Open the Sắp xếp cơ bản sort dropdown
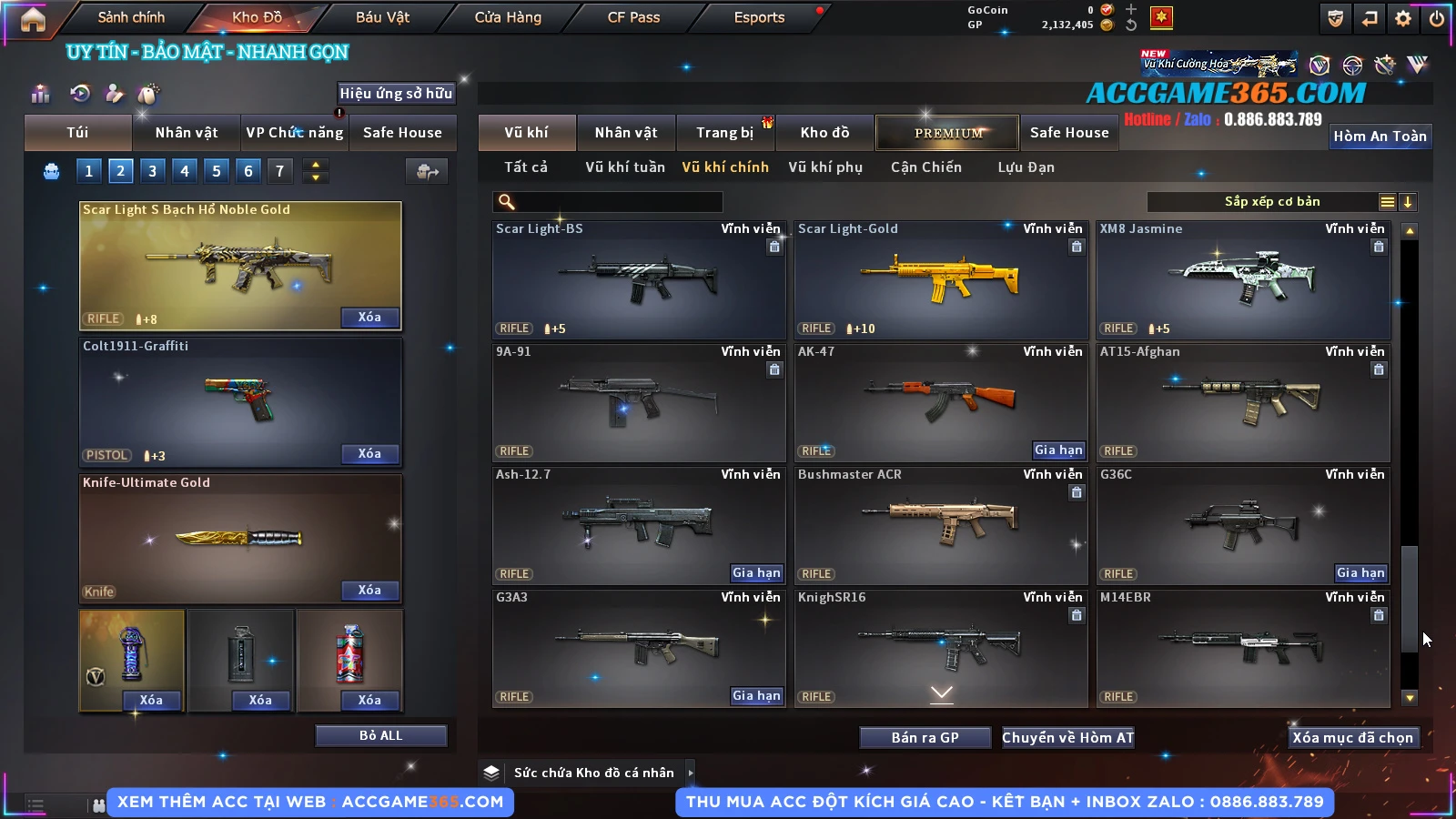Viewport: 1456px width, 819px height. [1271, 202]
